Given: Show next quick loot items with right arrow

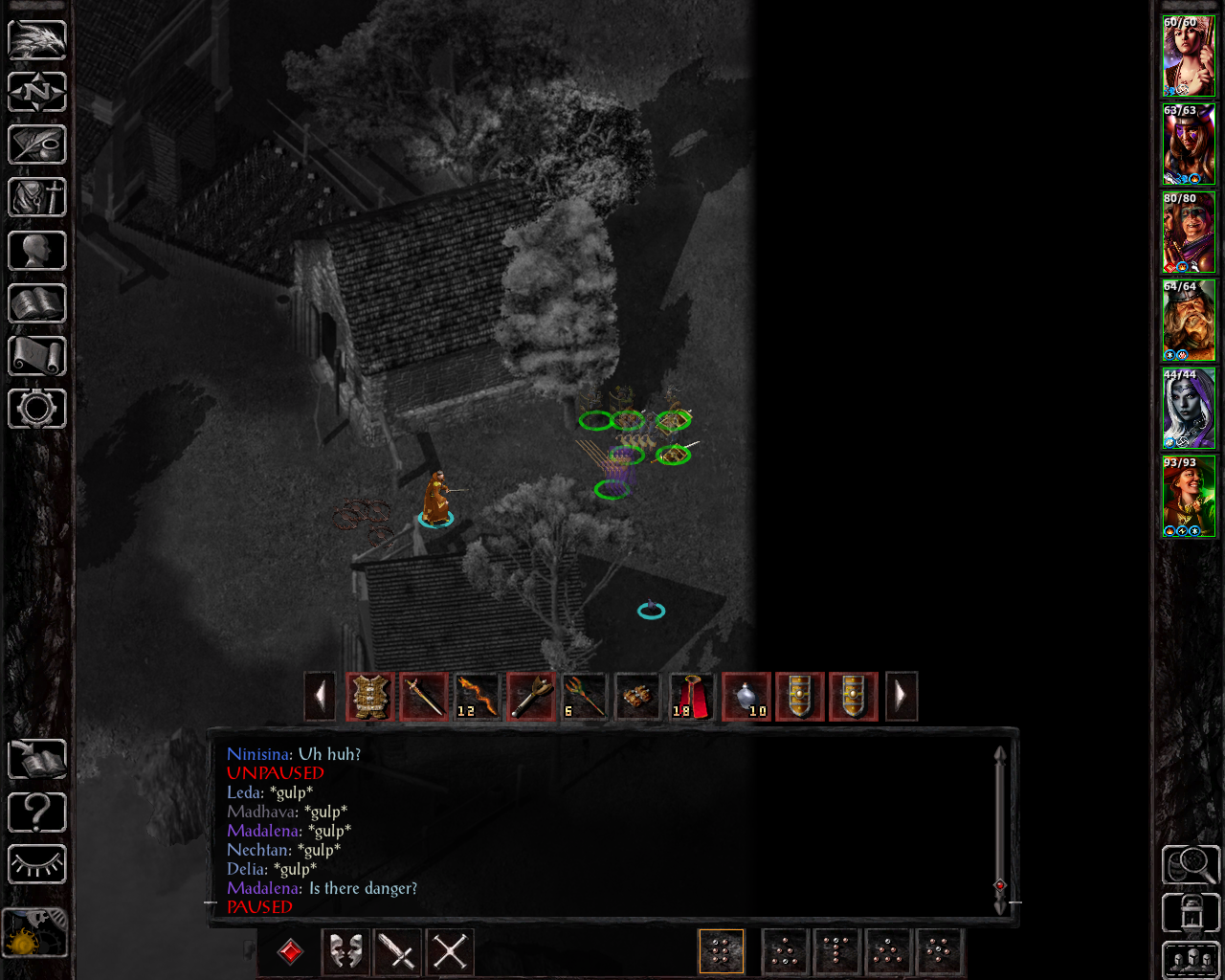Looking at the screenshot, I should coord(901,696).
